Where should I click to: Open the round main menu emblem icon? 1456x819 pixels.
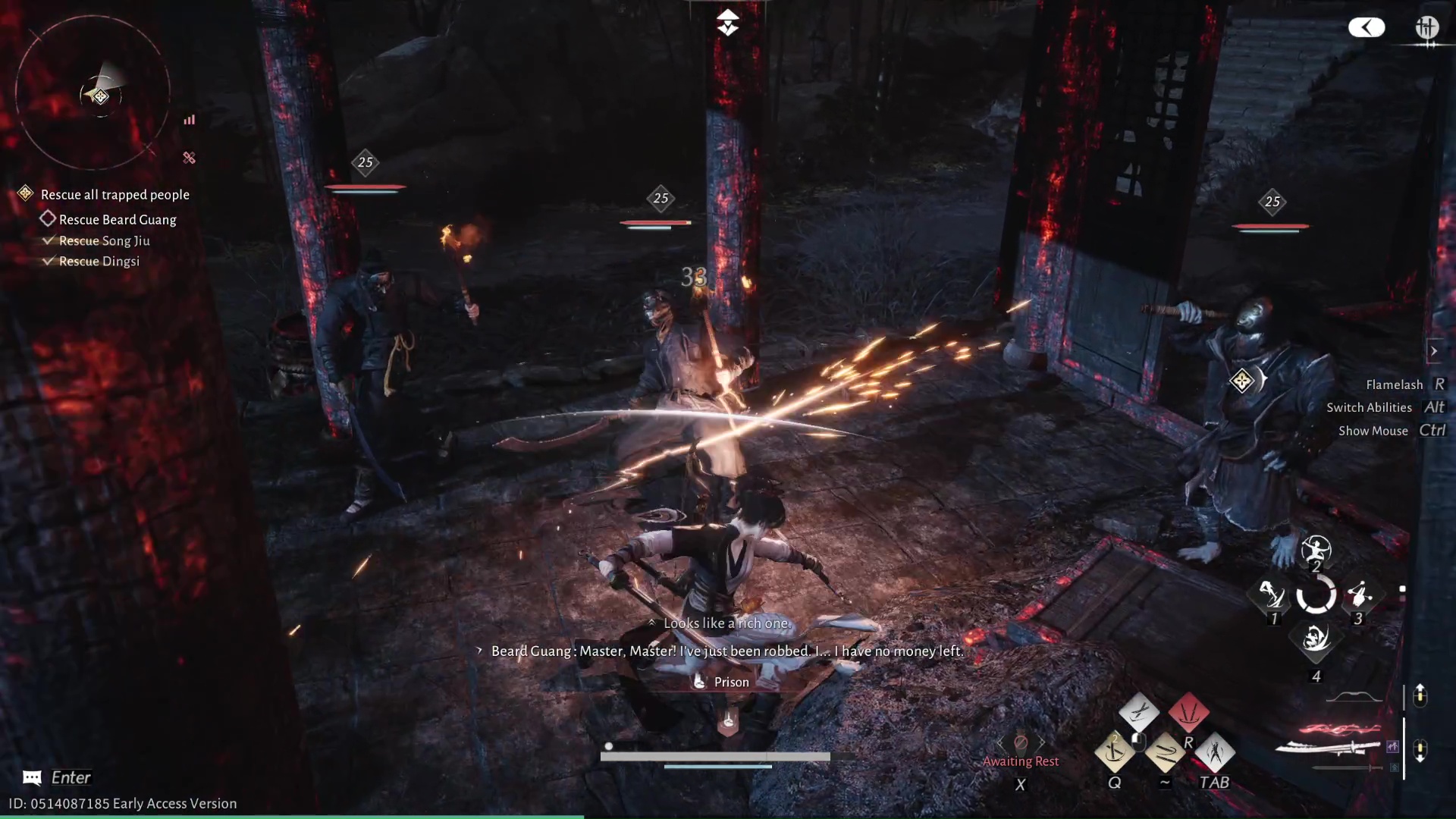point(1426,28)
